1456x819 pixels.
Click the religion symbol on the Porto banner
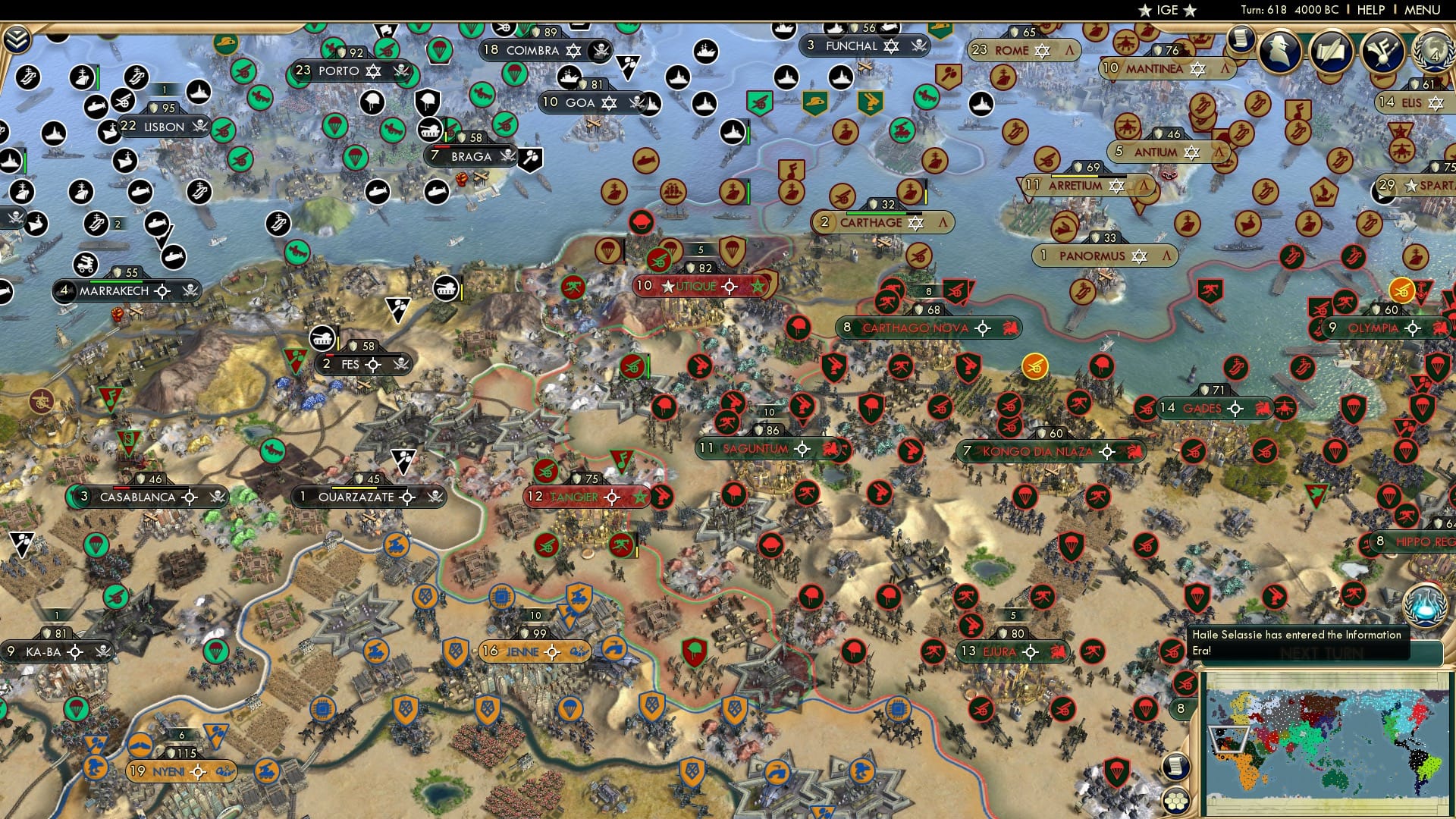[373, 72]
